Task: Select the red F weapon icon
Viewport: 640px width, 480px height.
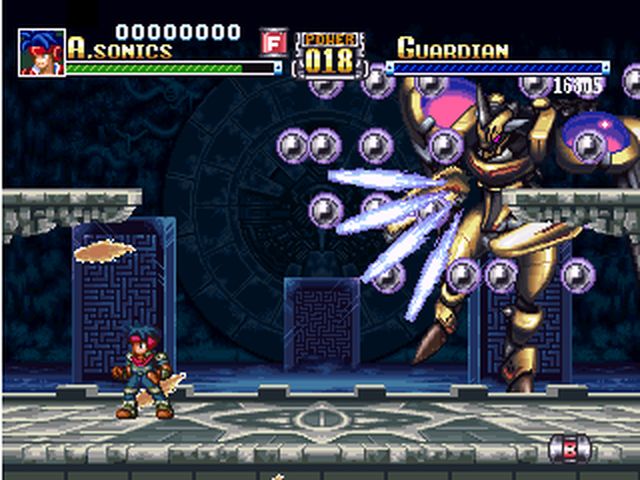Action: [273, 43]
